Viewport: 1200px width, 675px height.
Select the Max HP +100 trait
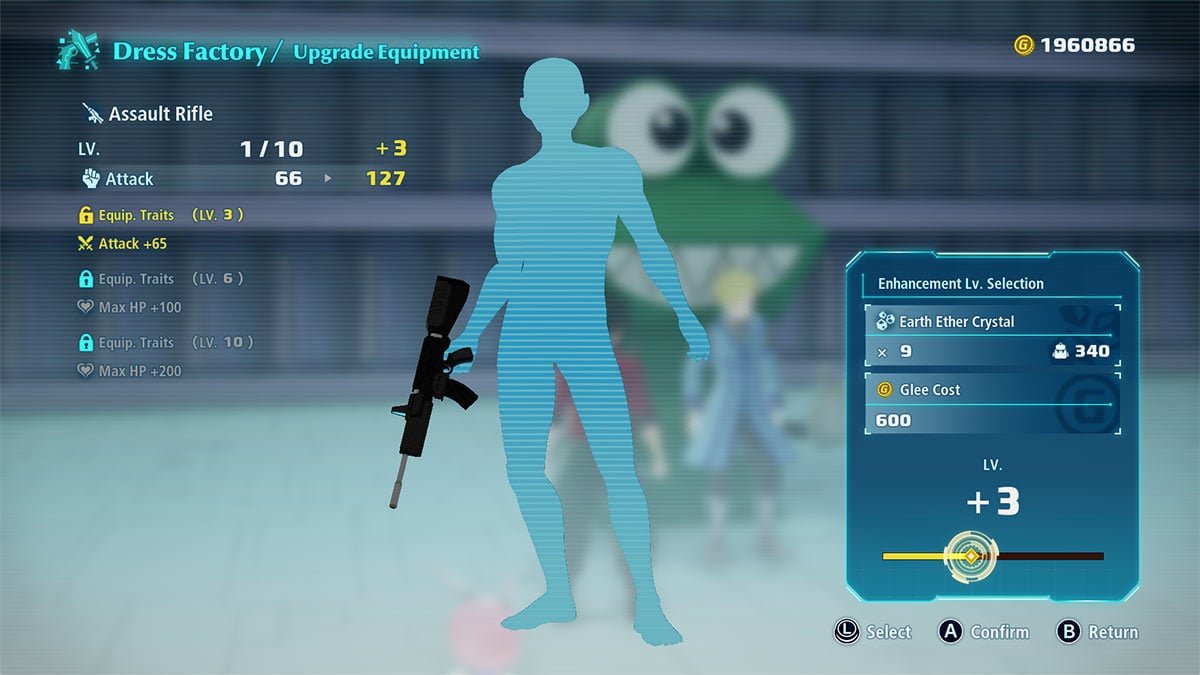pyautogui.click(x=139, y=307)
